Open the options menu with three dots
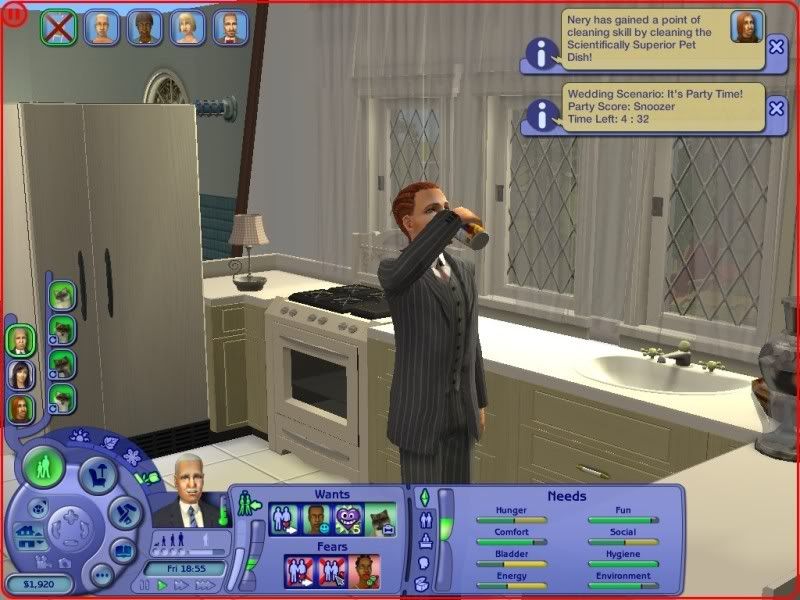800x600 pixels. (101, 576)
